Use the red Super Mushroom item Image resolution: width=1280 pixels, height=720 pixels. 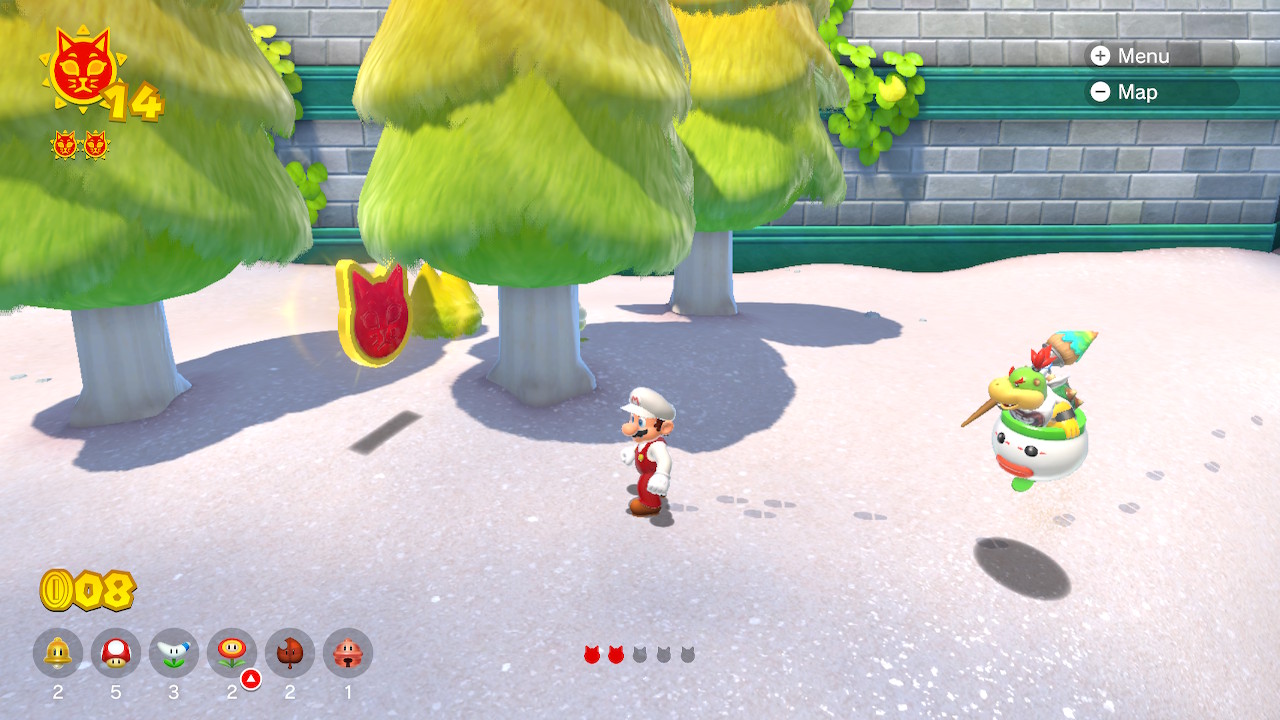(116, 654)
